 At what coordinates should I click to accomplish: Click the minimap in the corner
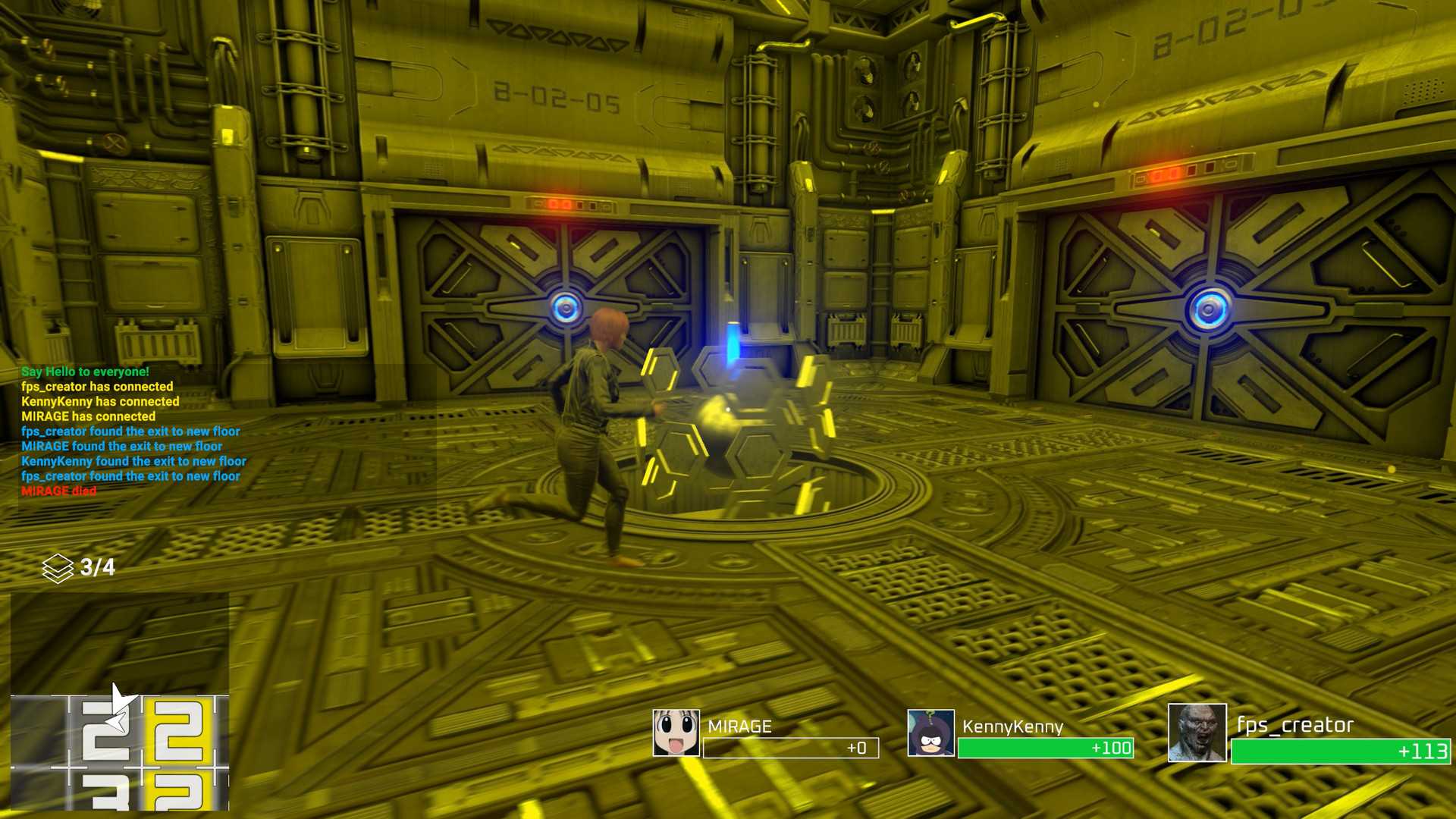coord(120,701)
